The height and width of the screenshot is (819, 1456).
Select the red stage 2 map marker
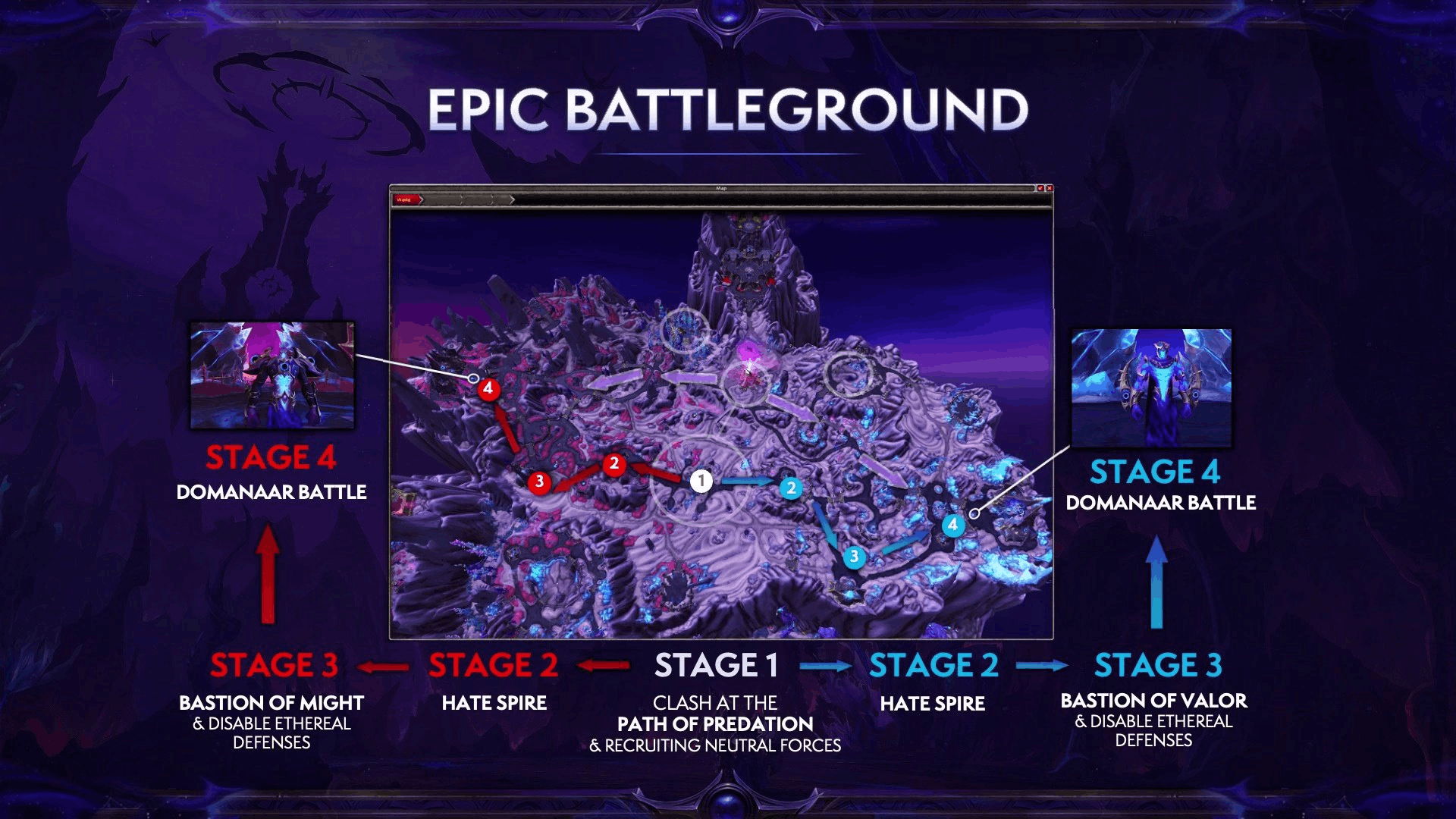tap(614, 464)
